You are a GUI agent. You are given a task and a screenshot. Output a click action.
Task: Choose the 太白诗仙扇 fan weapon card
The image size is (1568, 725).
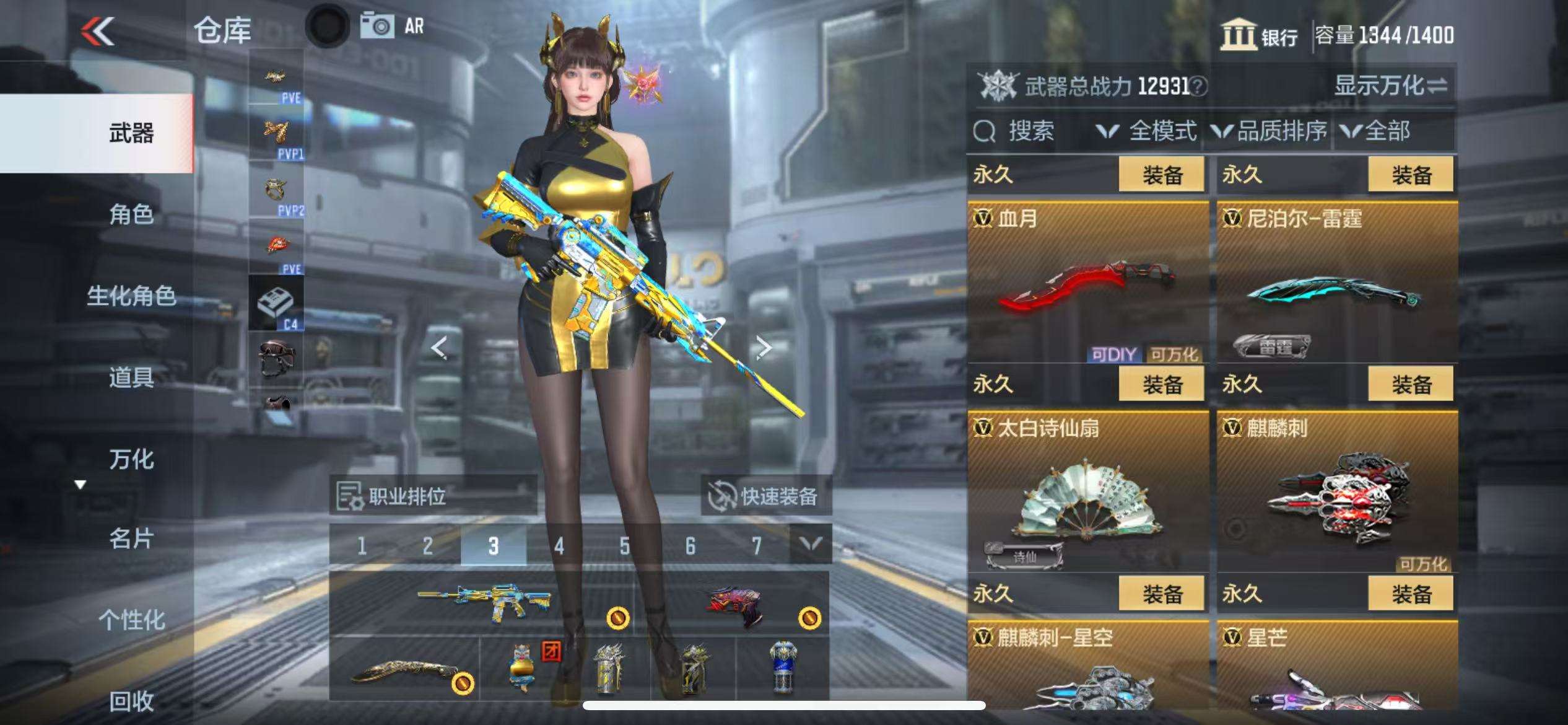tap(1087, 492)
